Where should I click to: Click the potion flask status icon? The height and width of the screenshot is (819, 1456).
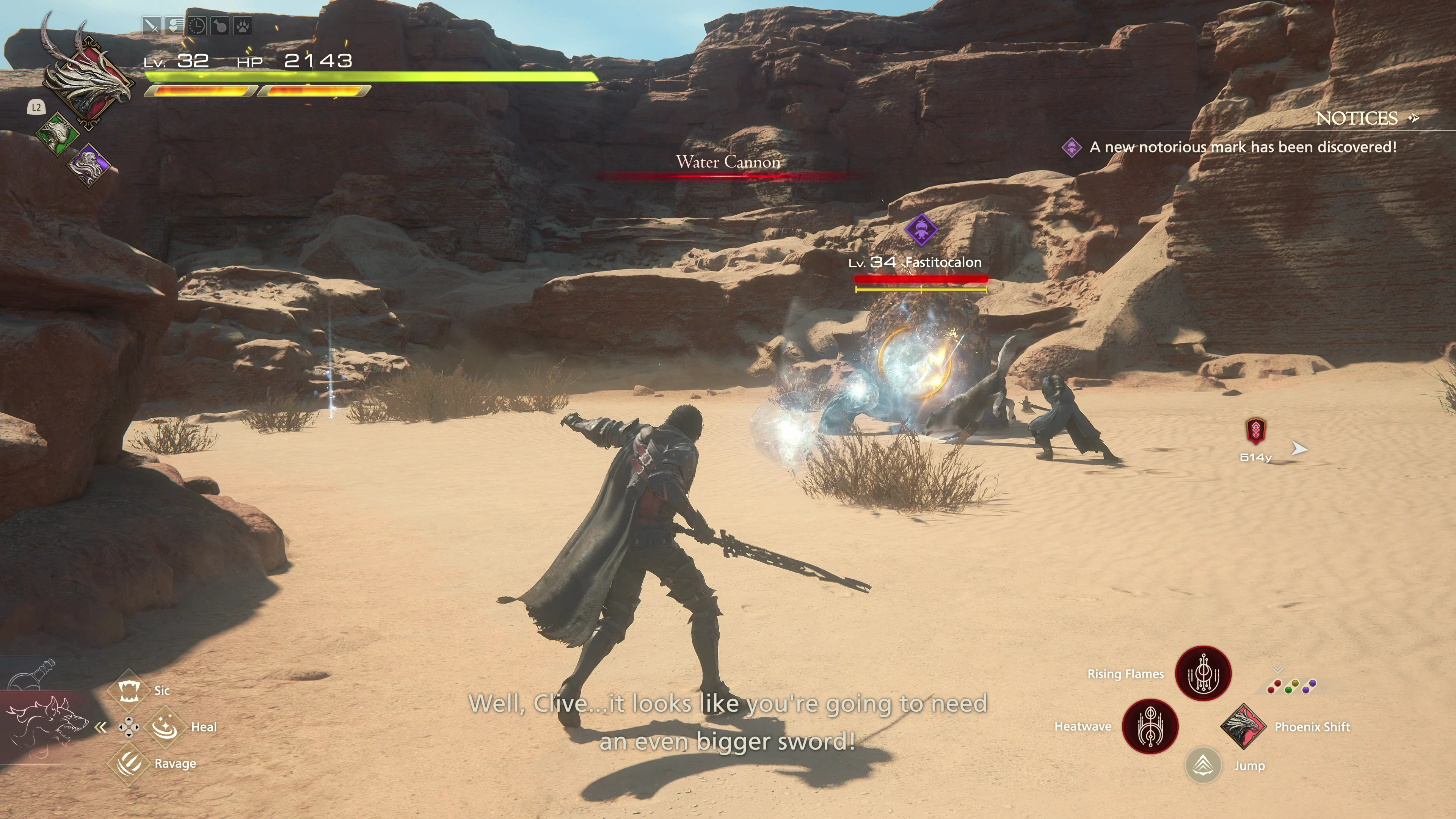click(x=220, y=26)
